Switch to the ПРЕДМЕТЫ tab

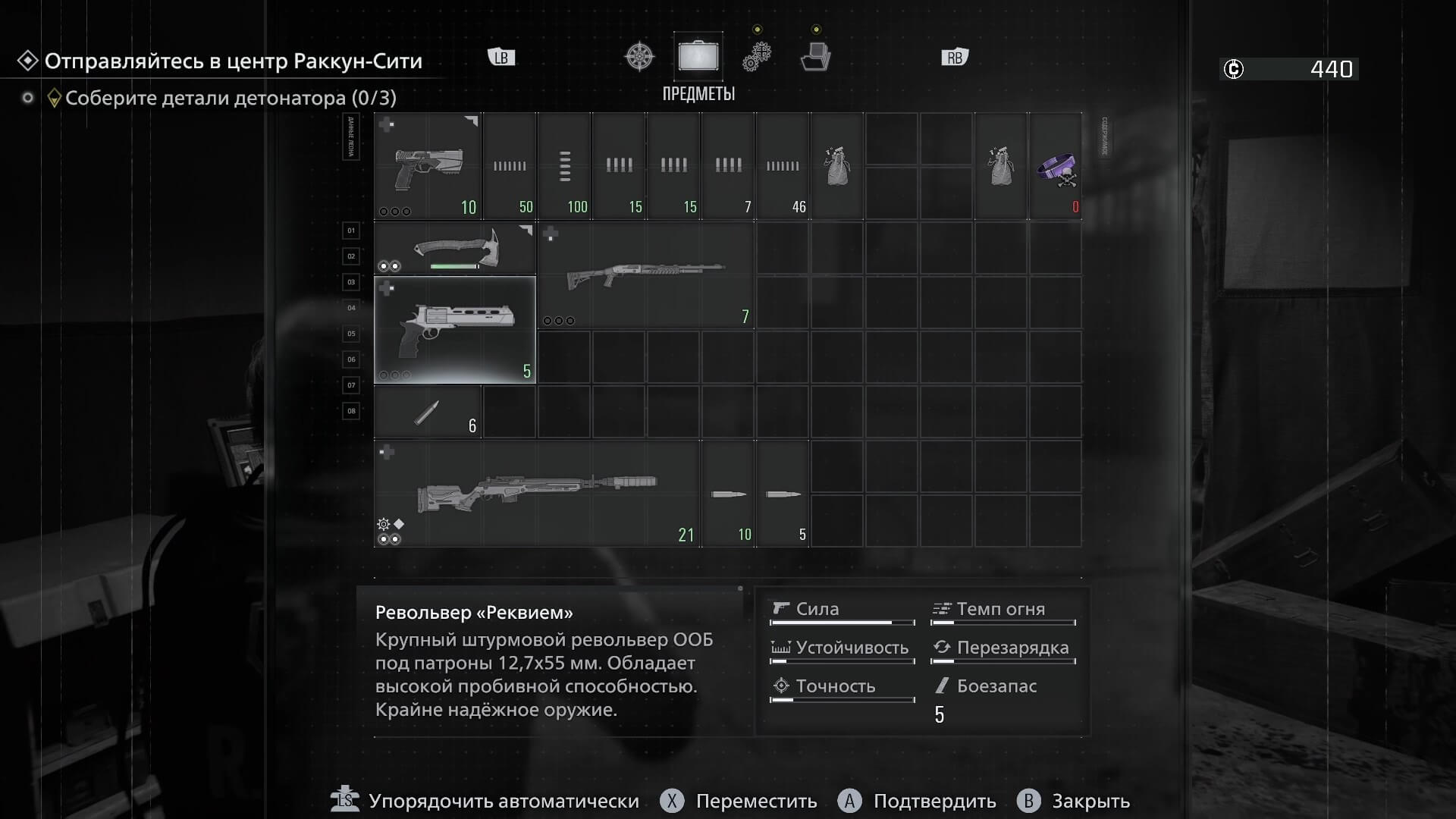click(698, 94)
